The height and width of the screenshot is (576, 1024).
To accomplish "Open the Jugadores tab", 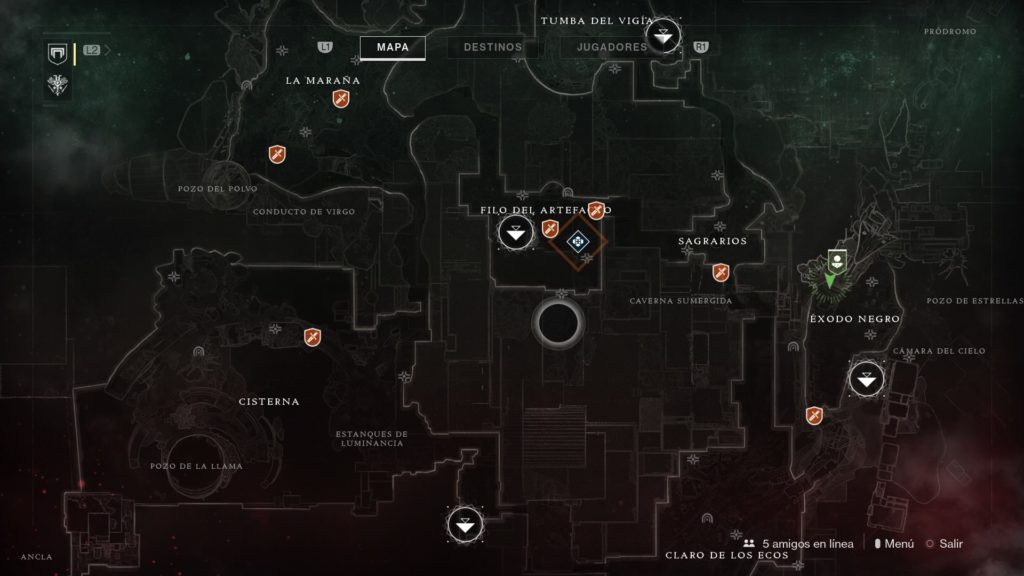I will (x=611, y=47).
